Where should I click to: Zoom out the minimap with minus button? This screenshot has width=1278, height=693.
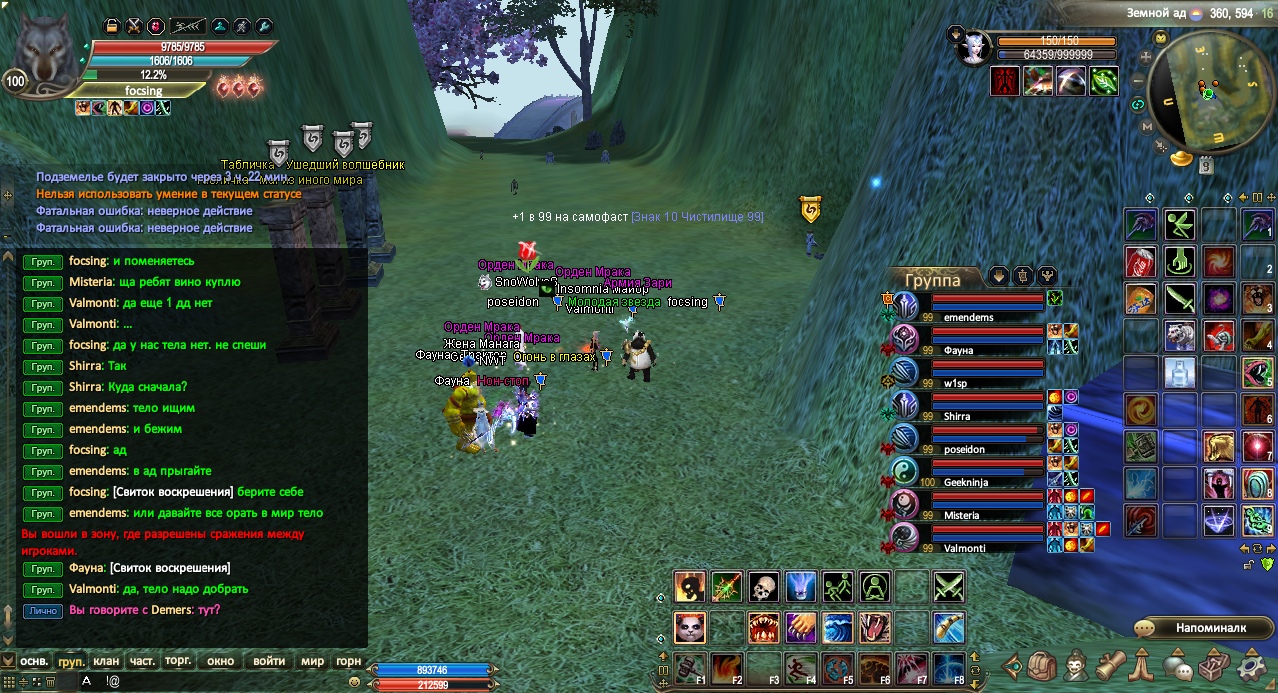[1138, 77]
